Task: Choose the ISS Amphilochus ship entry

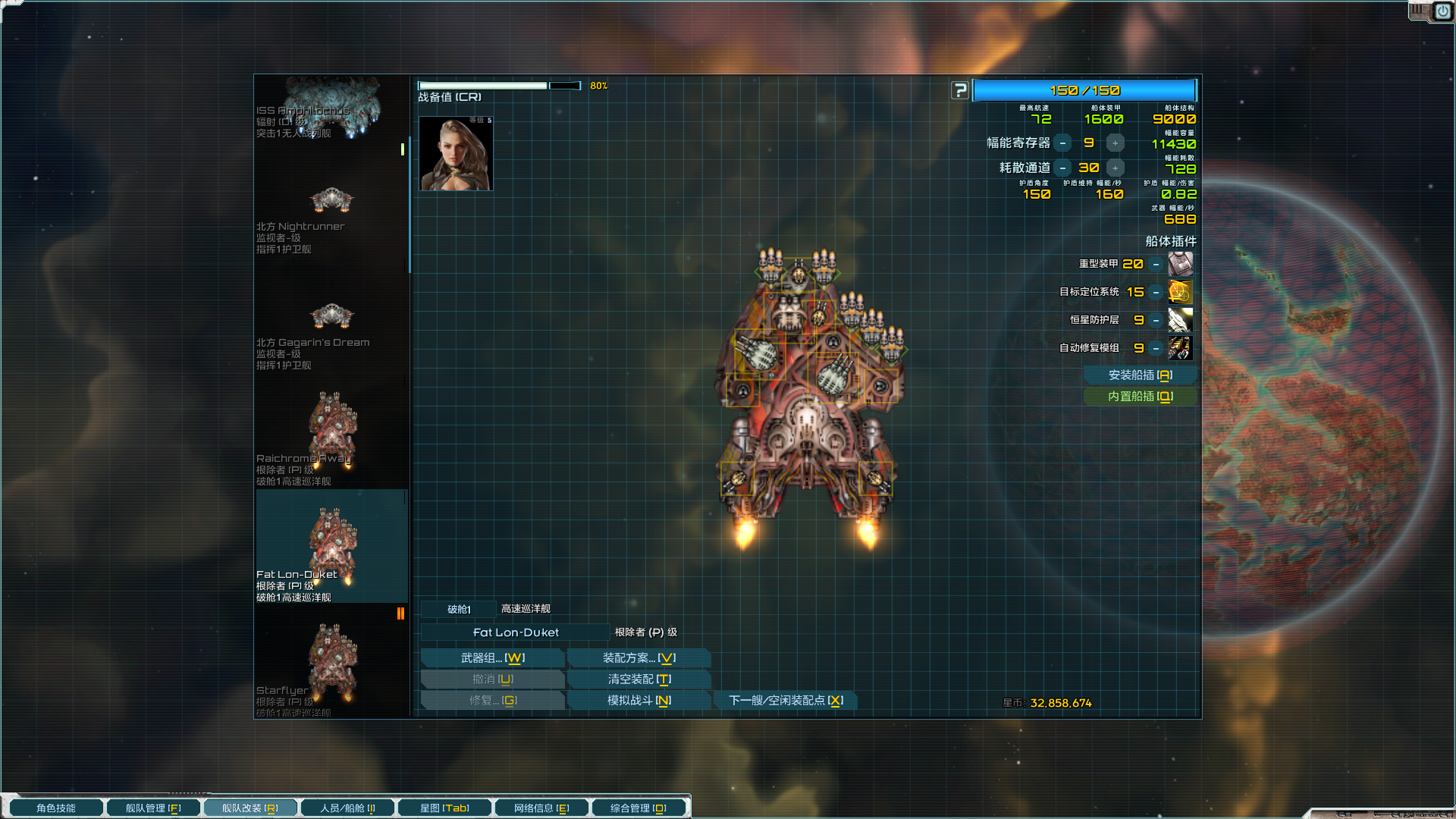Action: tap(331, 110)
